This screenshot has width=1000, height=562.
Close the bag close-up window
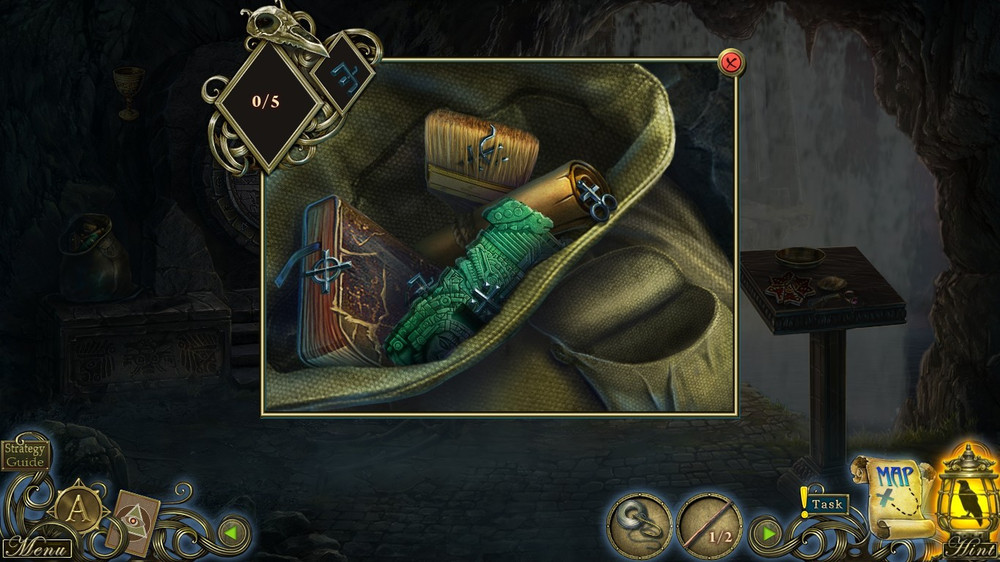tap(732, 63)
